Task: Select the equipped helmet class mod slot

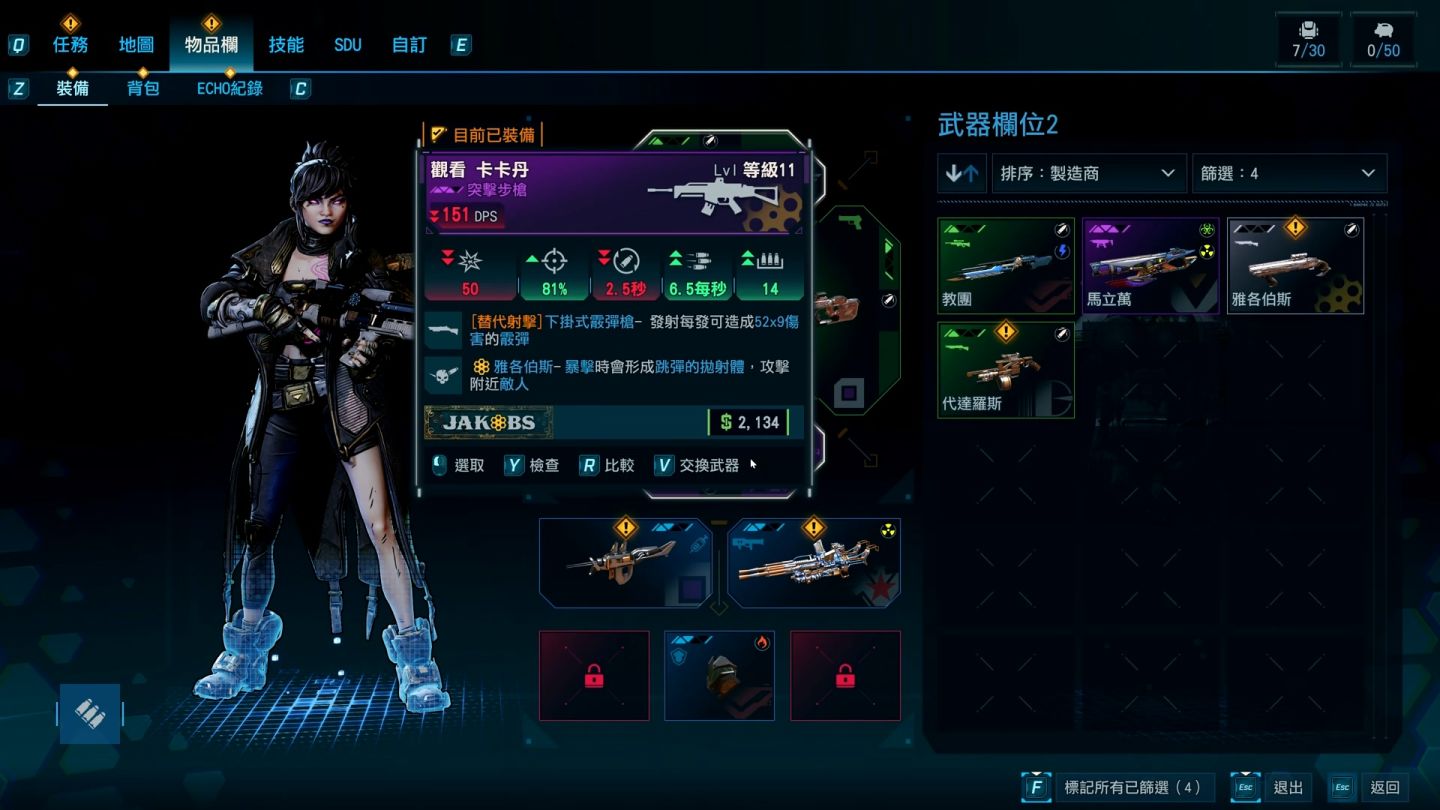Action: tap(719, 676)
